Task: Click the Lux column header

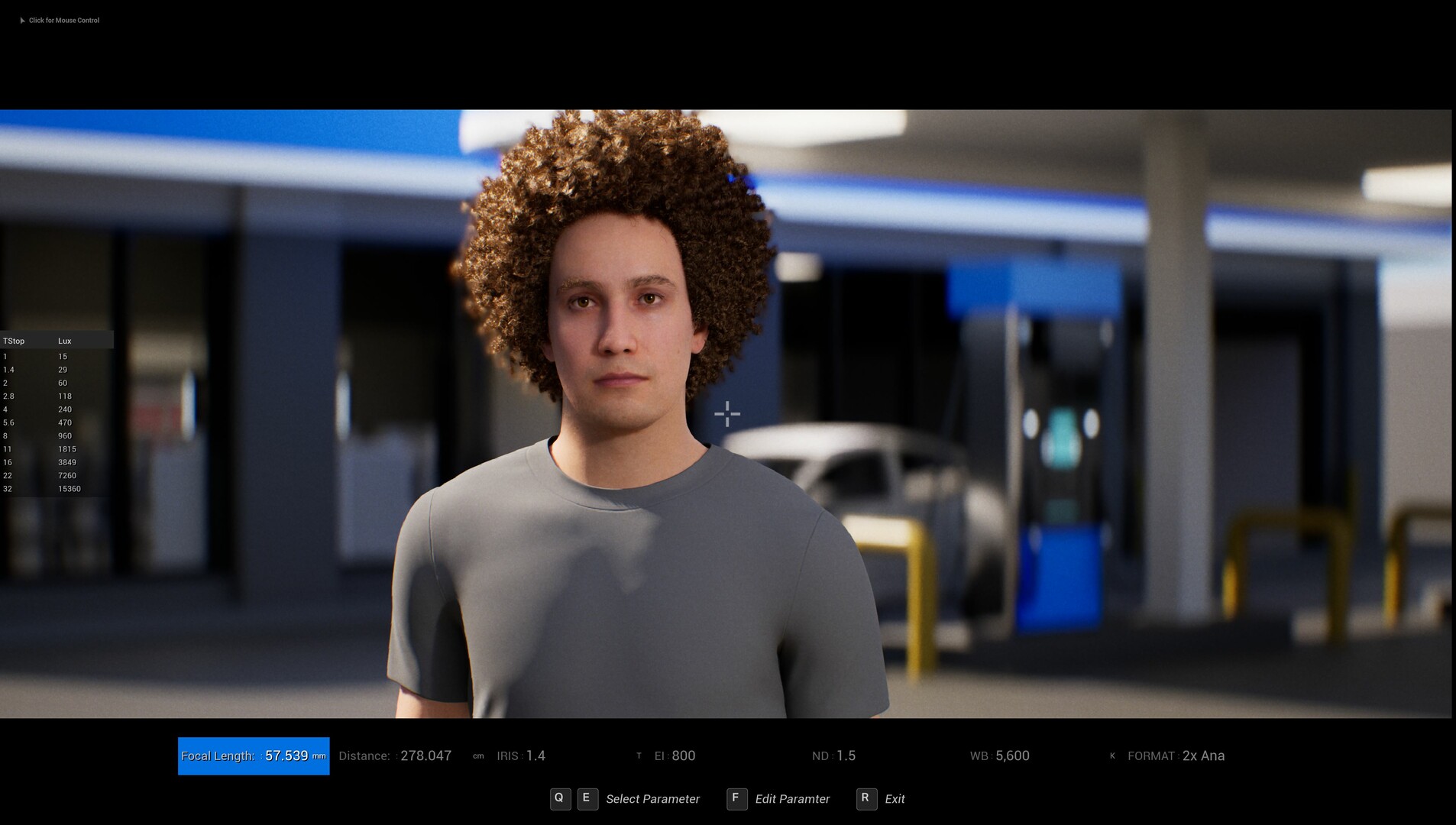Action: tap(65, 341)
